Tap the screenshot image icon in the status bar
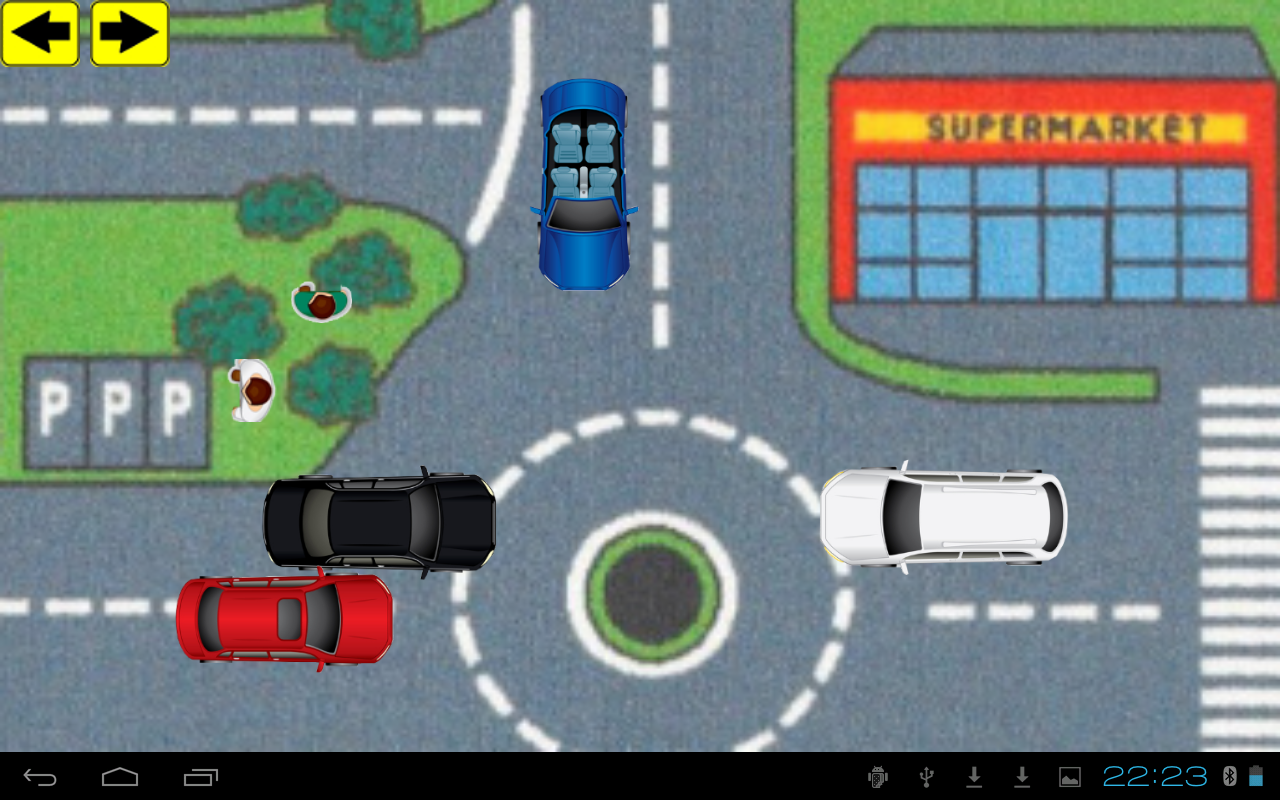 pyautogui.click(x=1070, y=778)
